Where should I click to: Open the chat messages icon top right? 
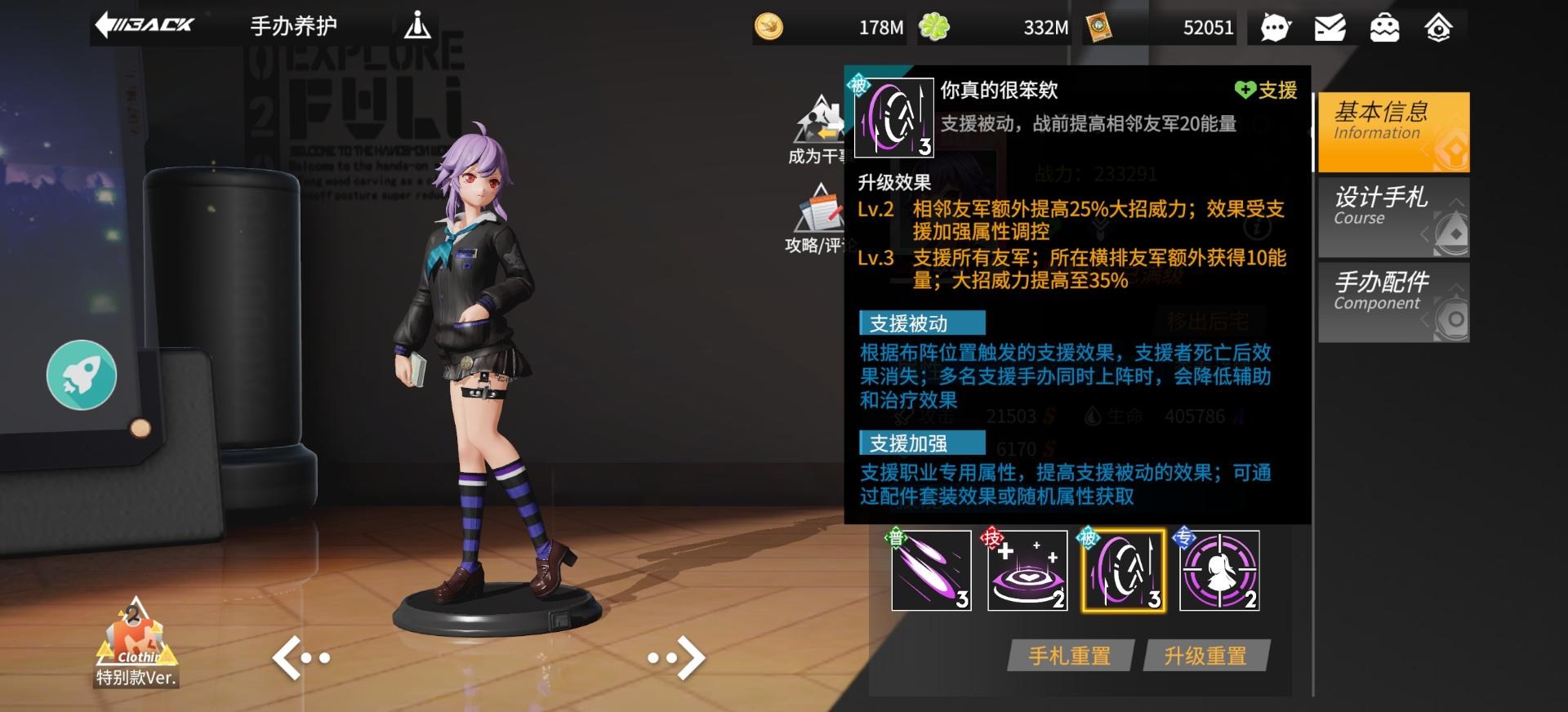[1274, 27]
